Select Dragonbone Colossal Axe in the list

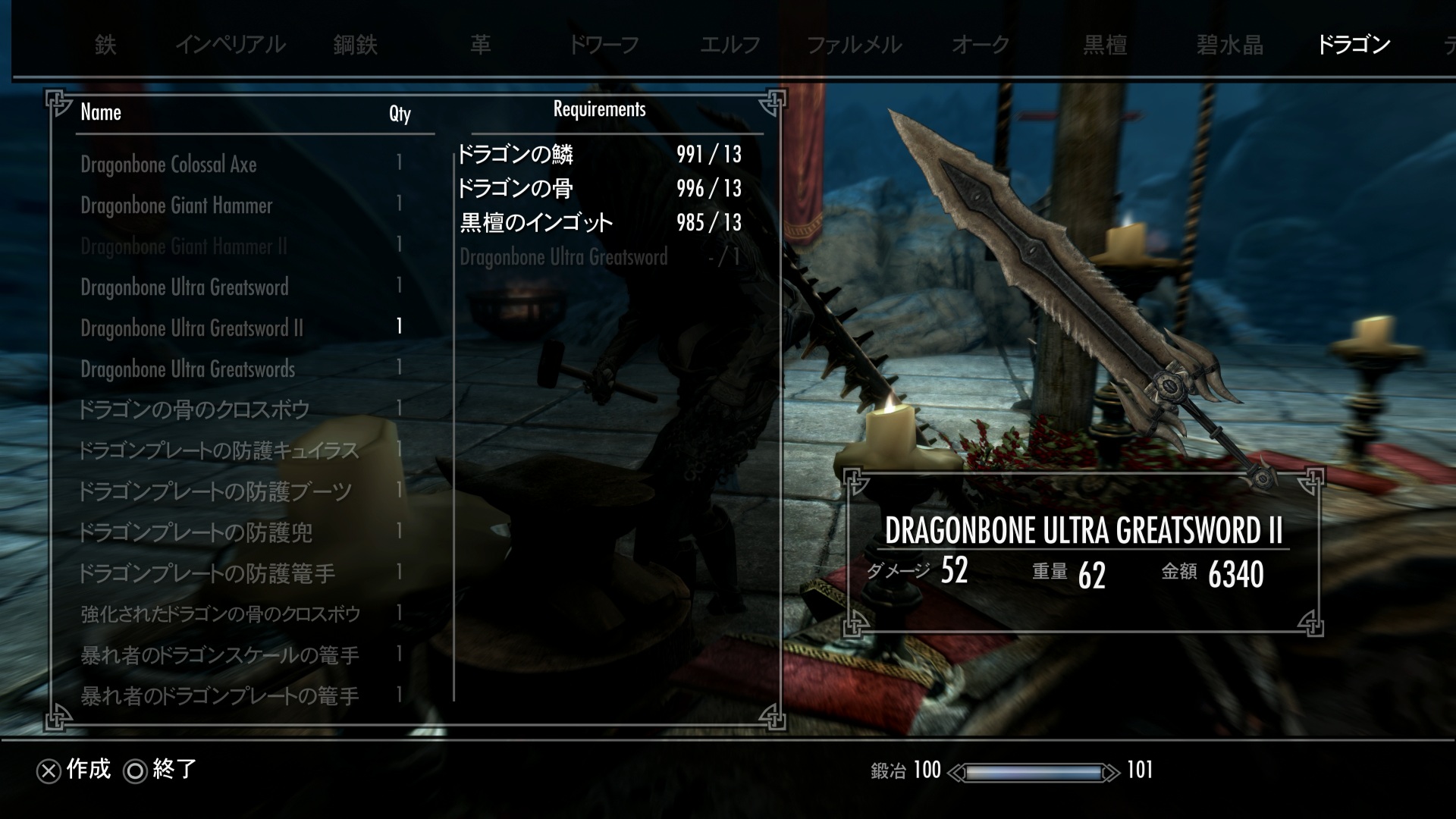168,165
